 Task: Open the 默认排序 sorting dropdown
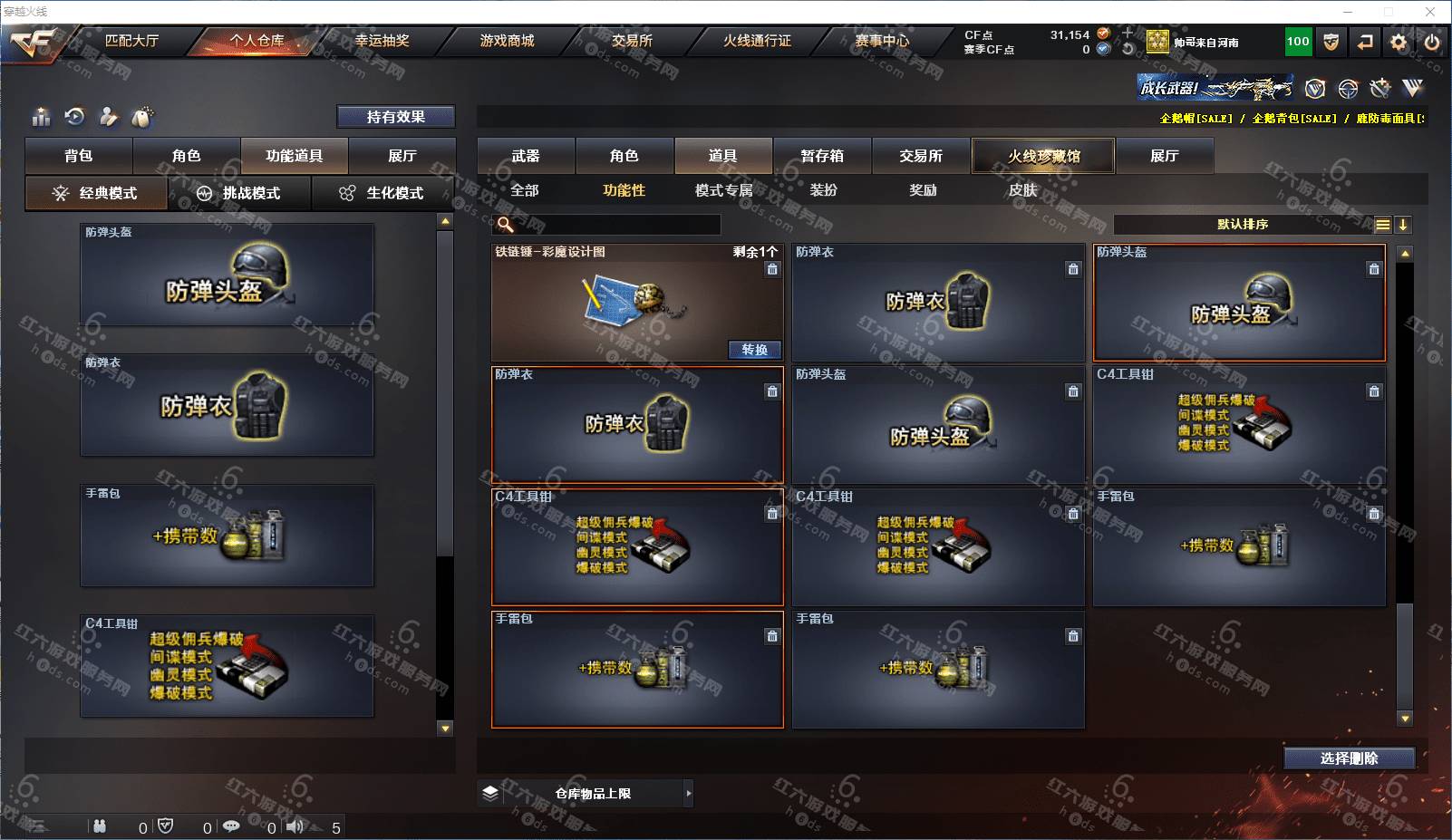tap(1243, 225)
